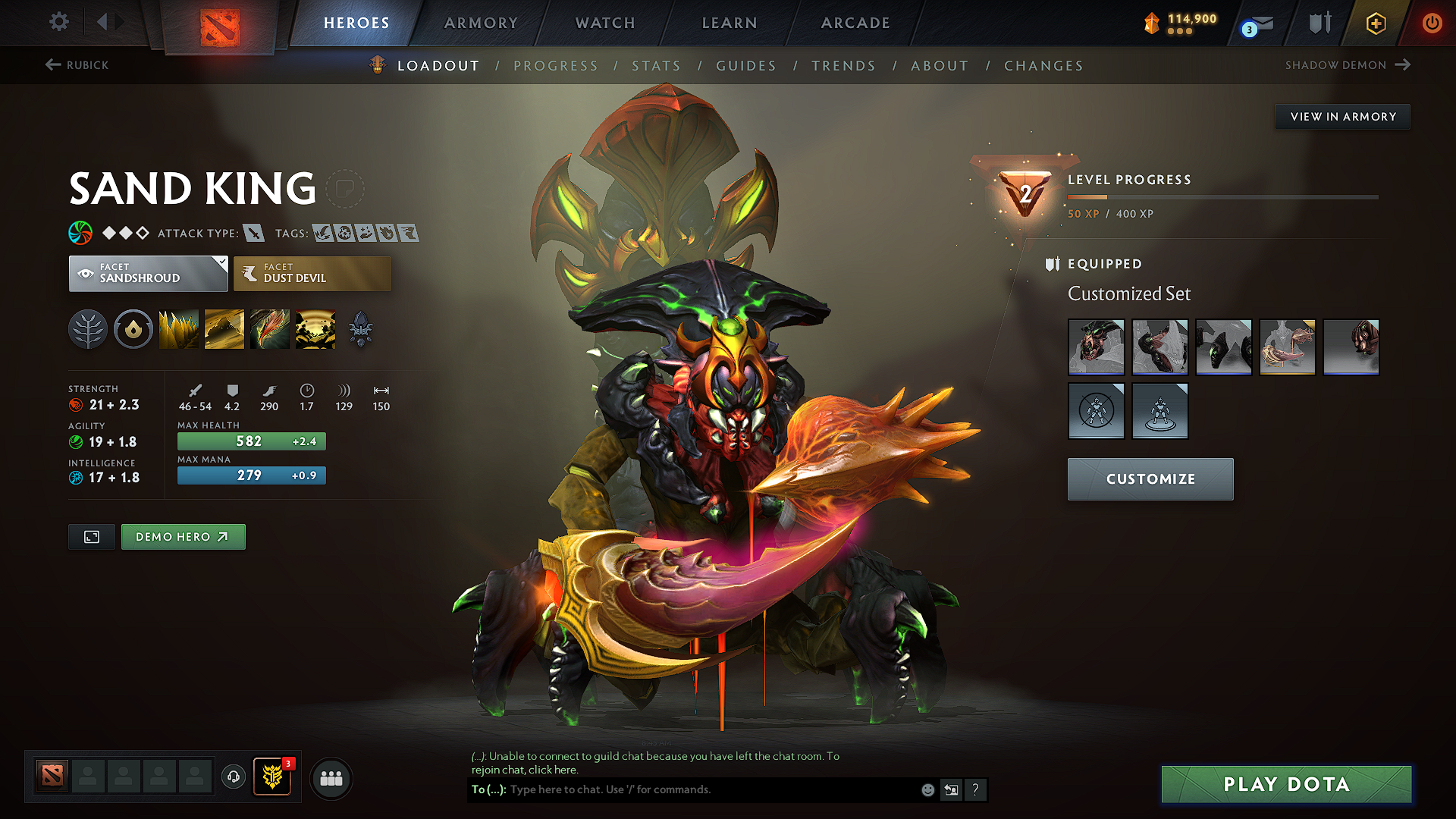Click the rejoin chat link

click(554, 769)
